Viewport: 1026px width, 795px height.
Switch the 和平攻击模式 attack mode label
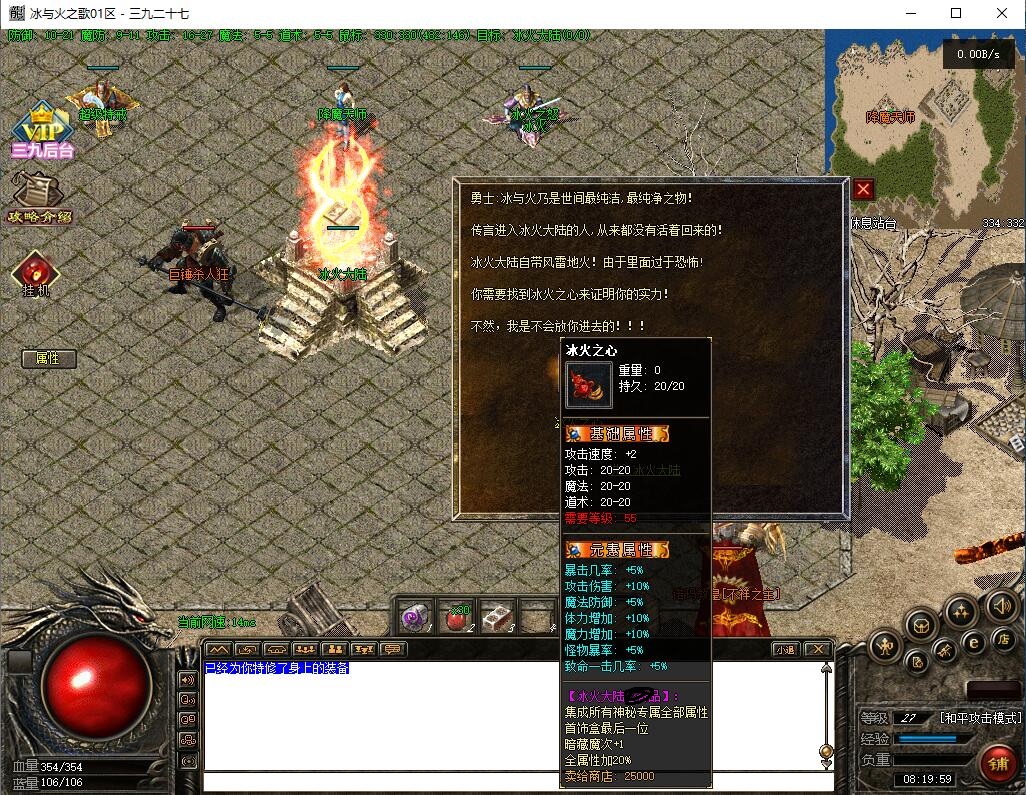pyautogui.click(x=980, y=718)
